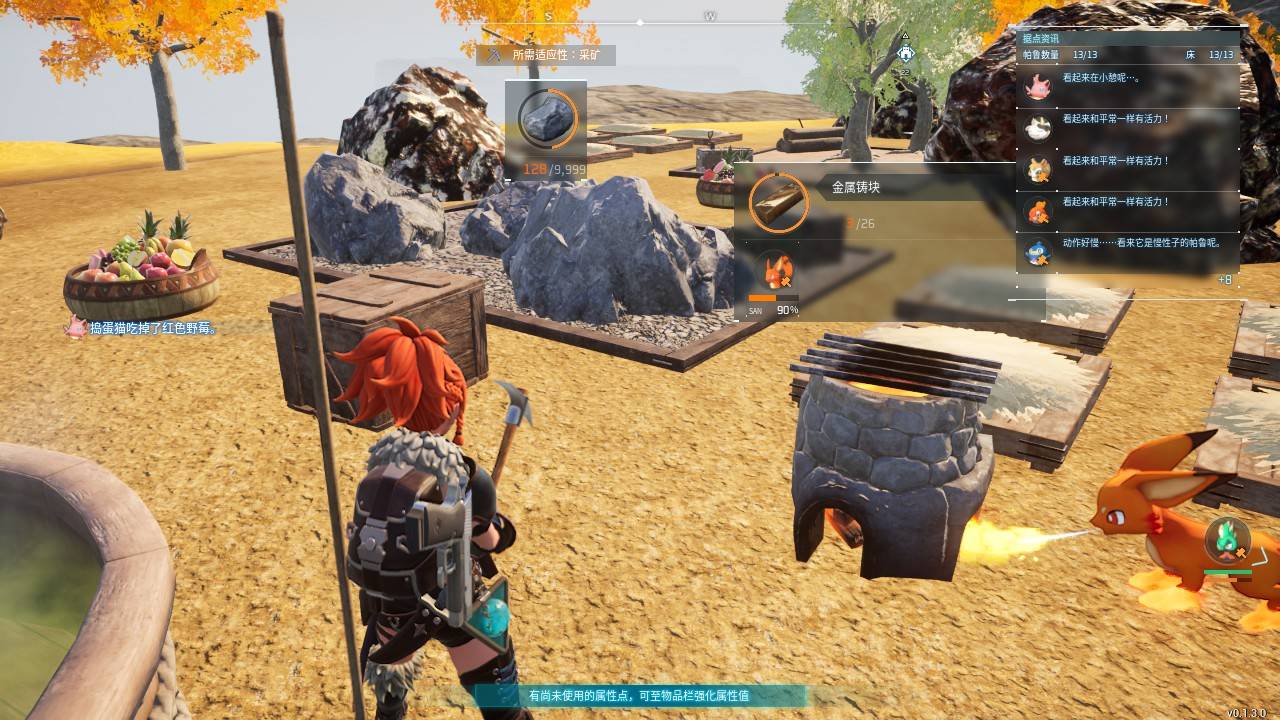Click the base marker icon on the compass
Image resolution: width=1280 pixels, height=720 pixels.
[905, 53]
